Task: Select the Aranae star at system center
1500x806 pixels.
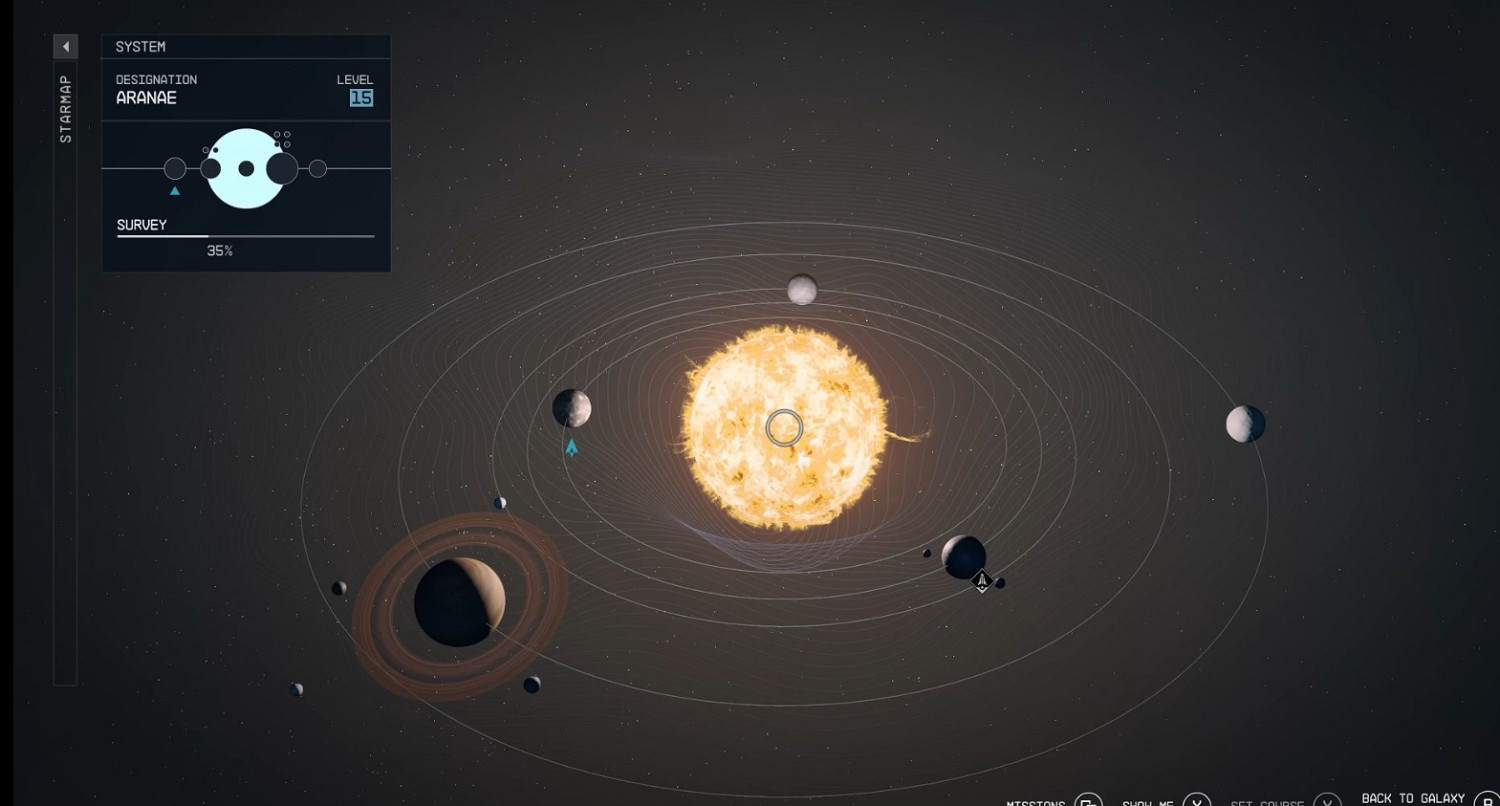Action: [x=783, y=427]
